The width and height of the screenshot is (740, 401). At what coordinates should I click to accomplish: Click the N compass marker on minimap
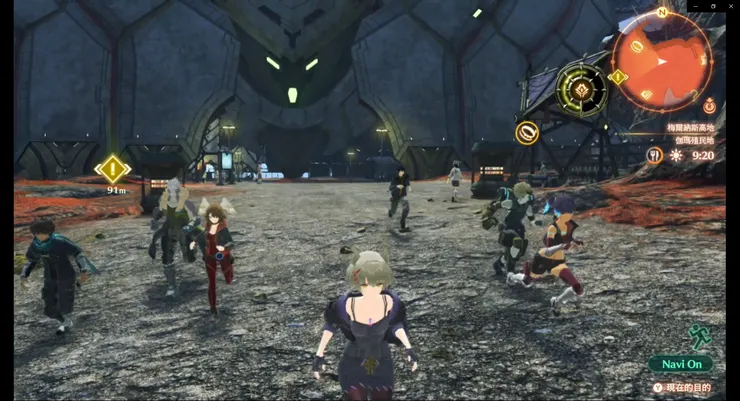click(x=661, y=13)
